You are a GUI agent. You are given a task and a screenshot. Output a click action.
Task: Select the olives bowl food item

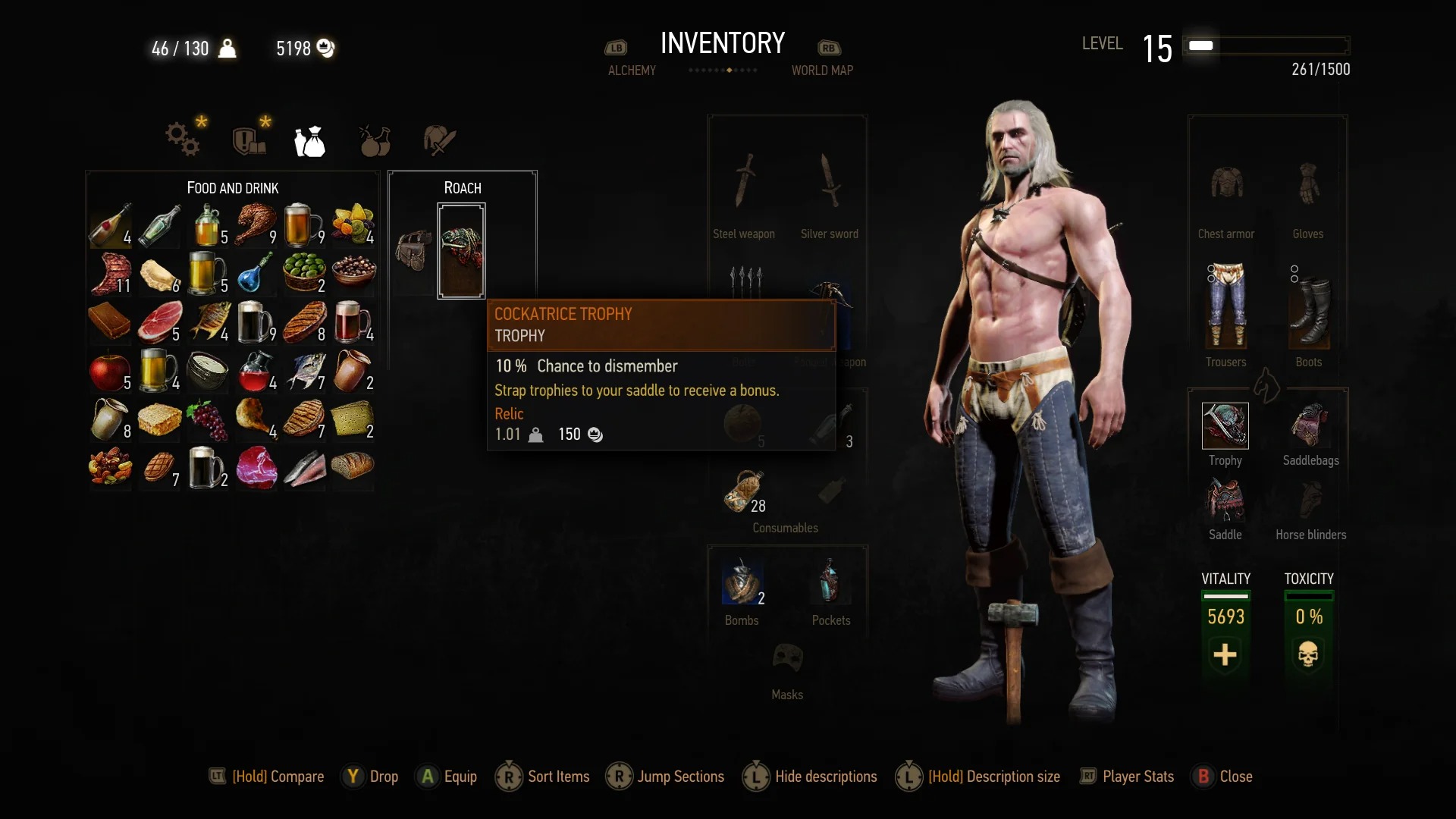(304, 273)
